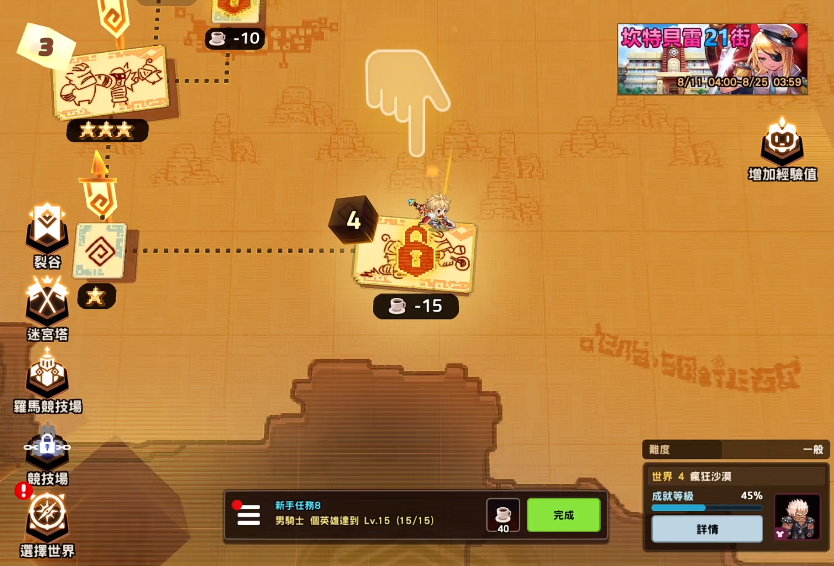This screenshot has height=566, width=834.
Task: Select the three-star stage 3 tile
Action: (110, 78)
